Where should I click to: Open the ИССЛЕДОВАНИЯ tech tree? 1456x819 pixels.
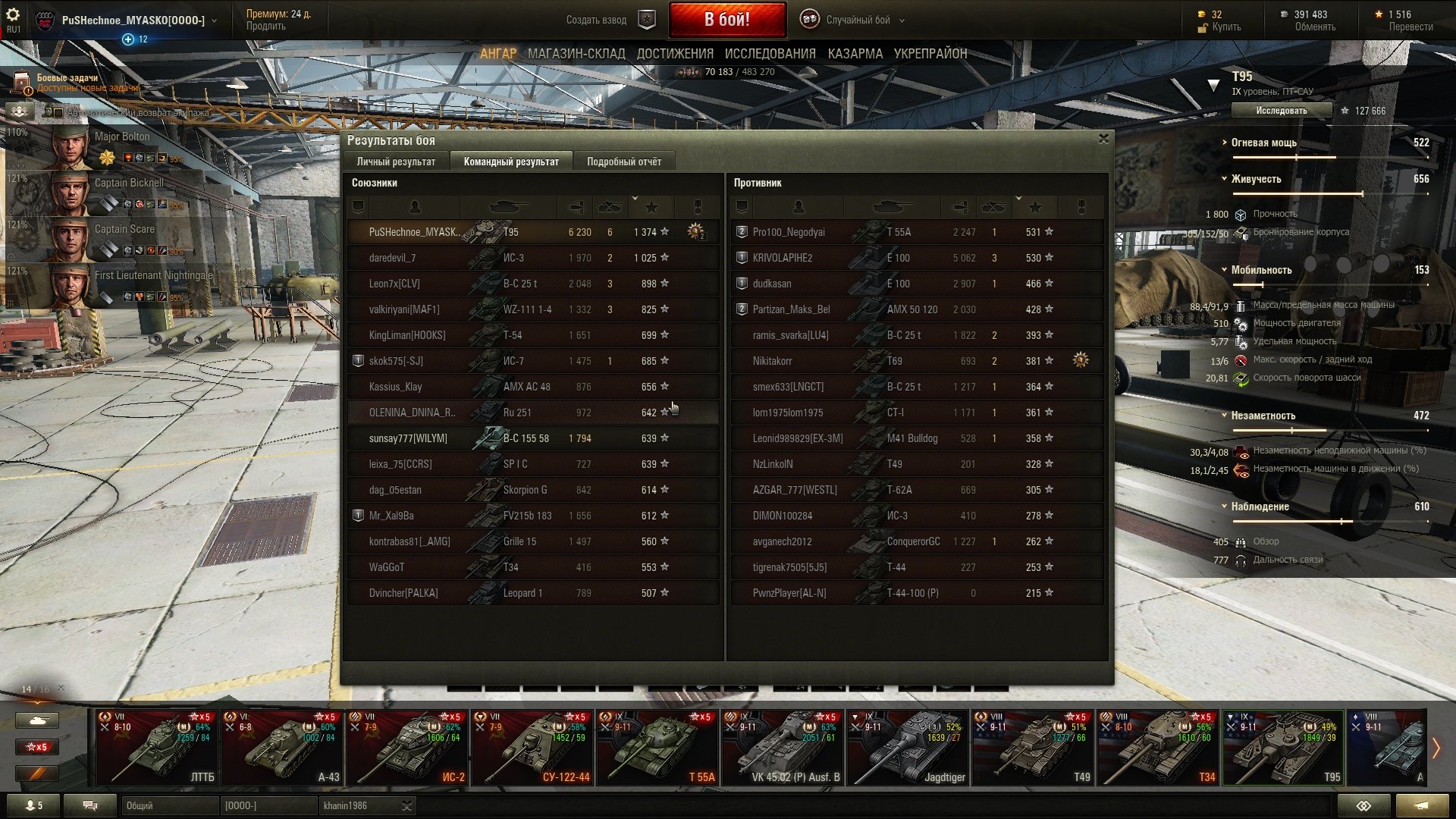coord(770,54)
